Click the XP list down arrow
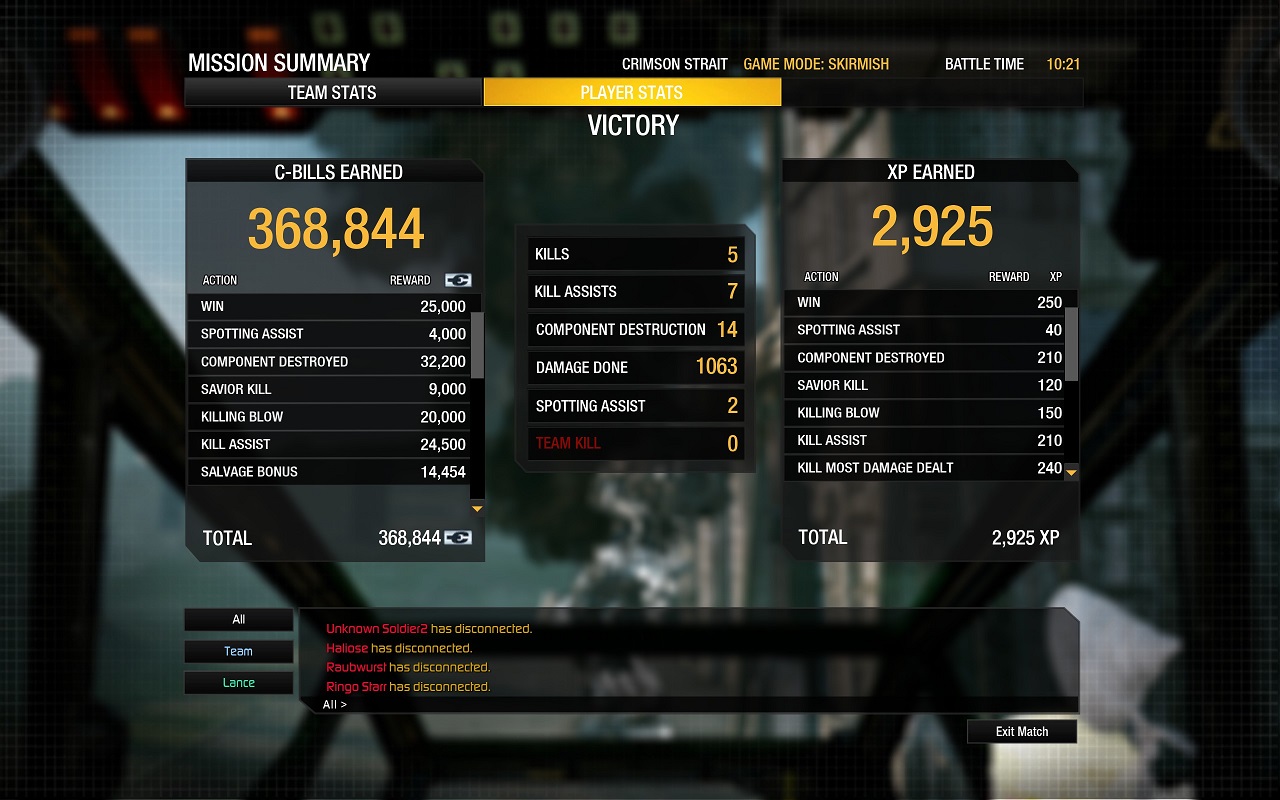 (x=1071, y=471)
